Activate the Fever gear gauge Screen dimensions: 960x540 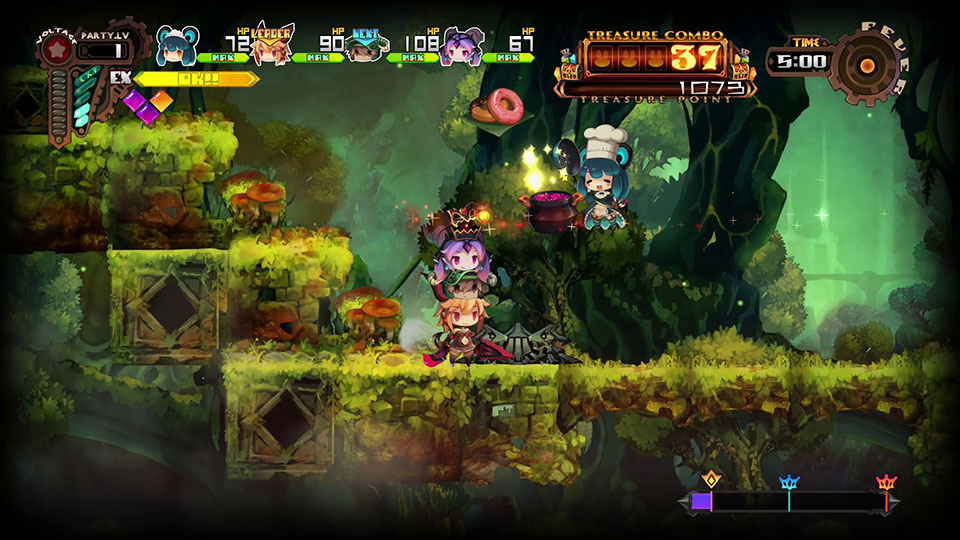pyautogui.click(x=866, y=64)
